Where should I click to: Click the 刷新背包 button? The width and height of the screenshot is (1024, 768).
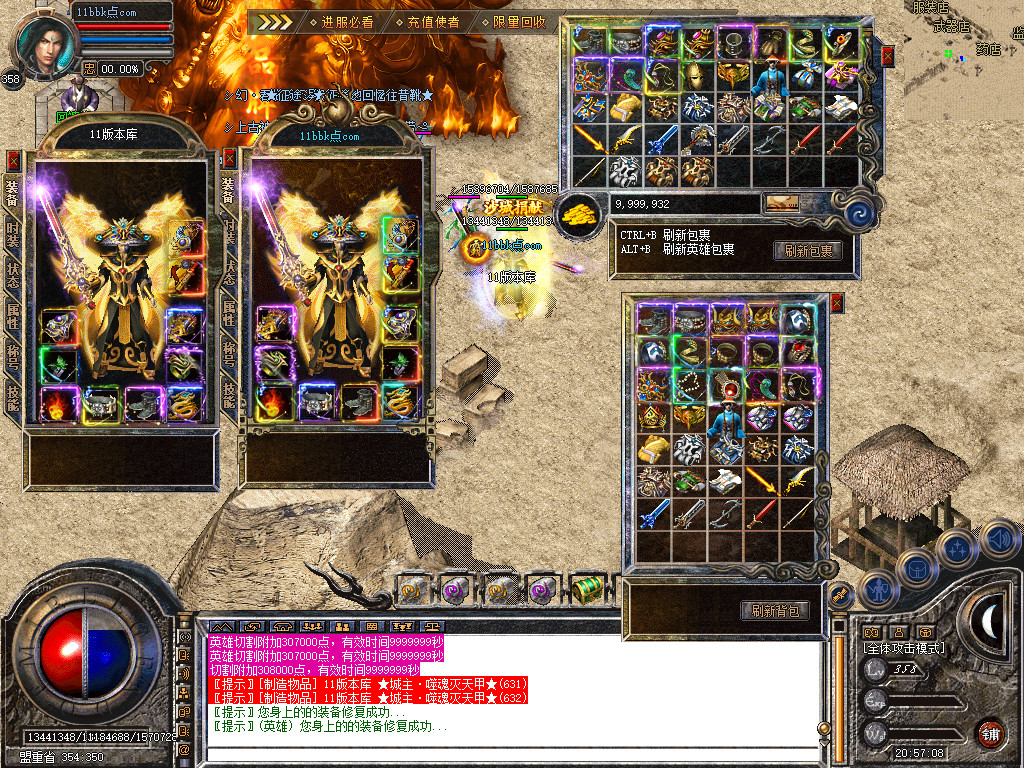point(775,611)
